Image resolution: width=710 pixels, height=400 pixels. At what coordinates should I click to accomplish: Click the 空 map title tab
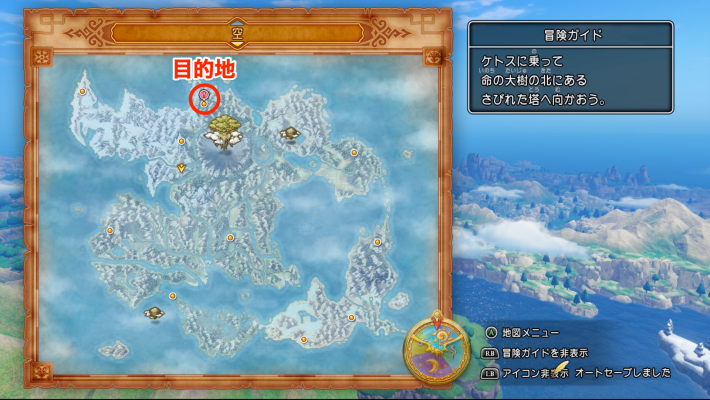(x=237, y=32)
